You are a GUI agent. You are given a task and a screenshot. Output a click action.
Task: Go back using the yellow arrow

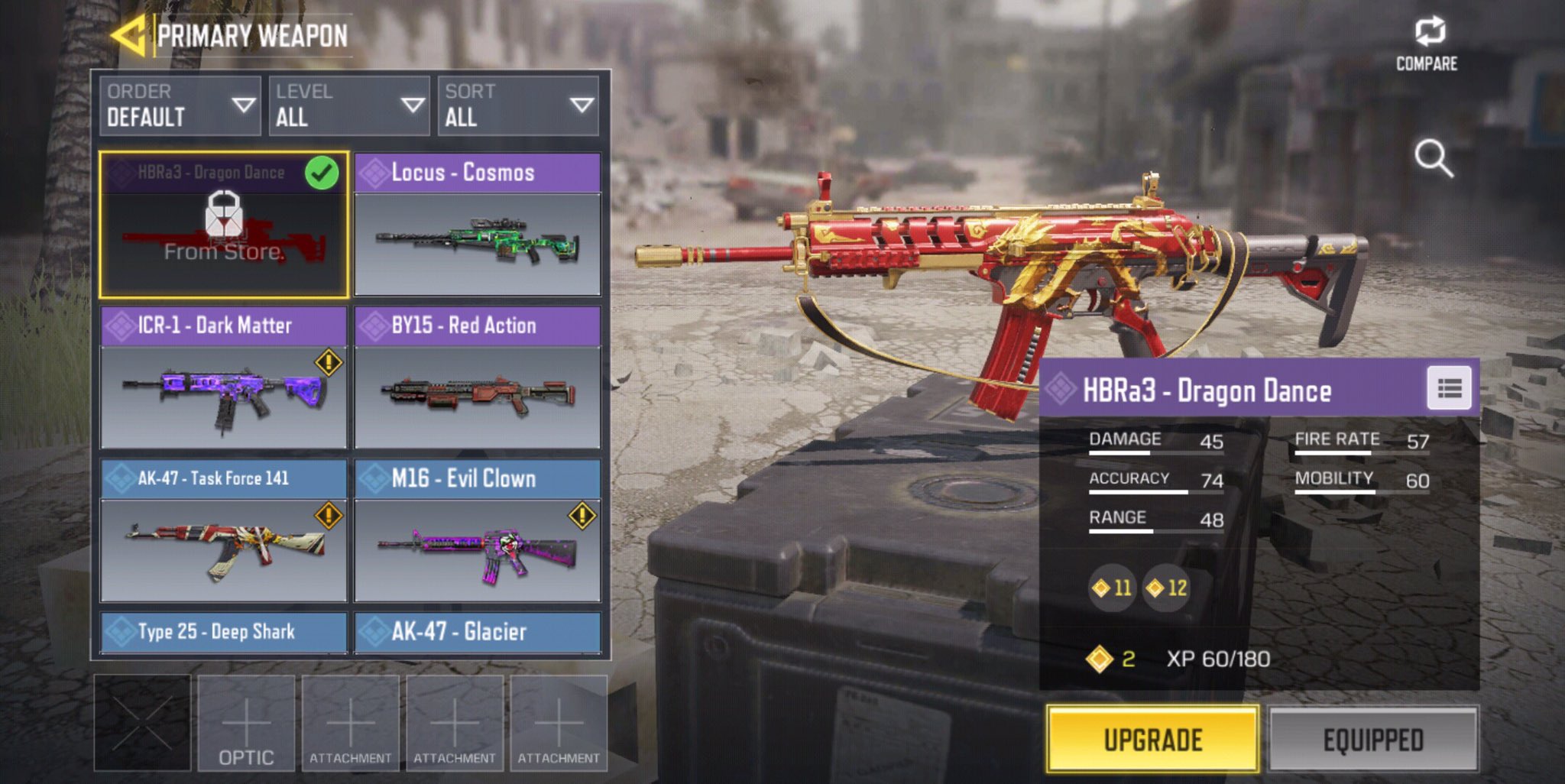pyautogui.click(x=128, y=35)
